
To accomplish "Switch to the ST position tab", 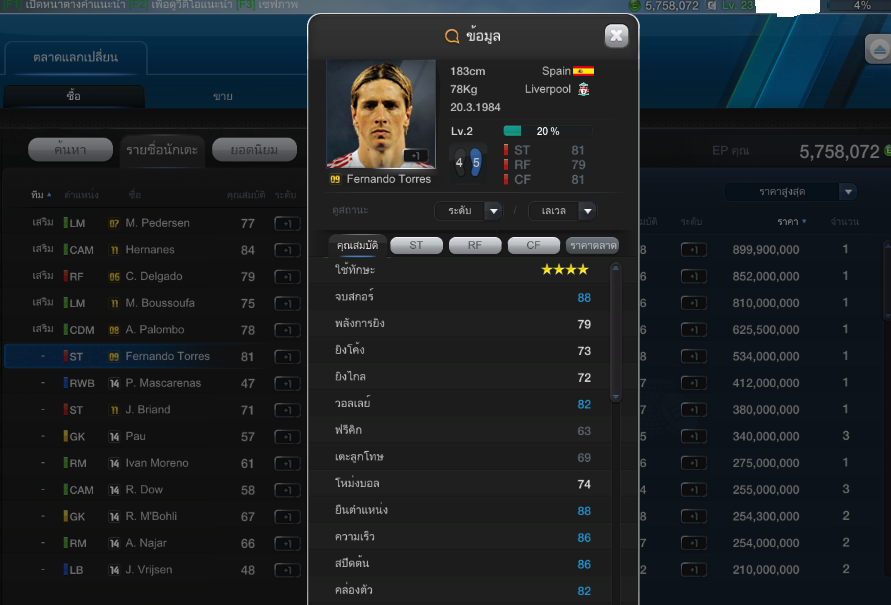I will click(x=416, y=245).
